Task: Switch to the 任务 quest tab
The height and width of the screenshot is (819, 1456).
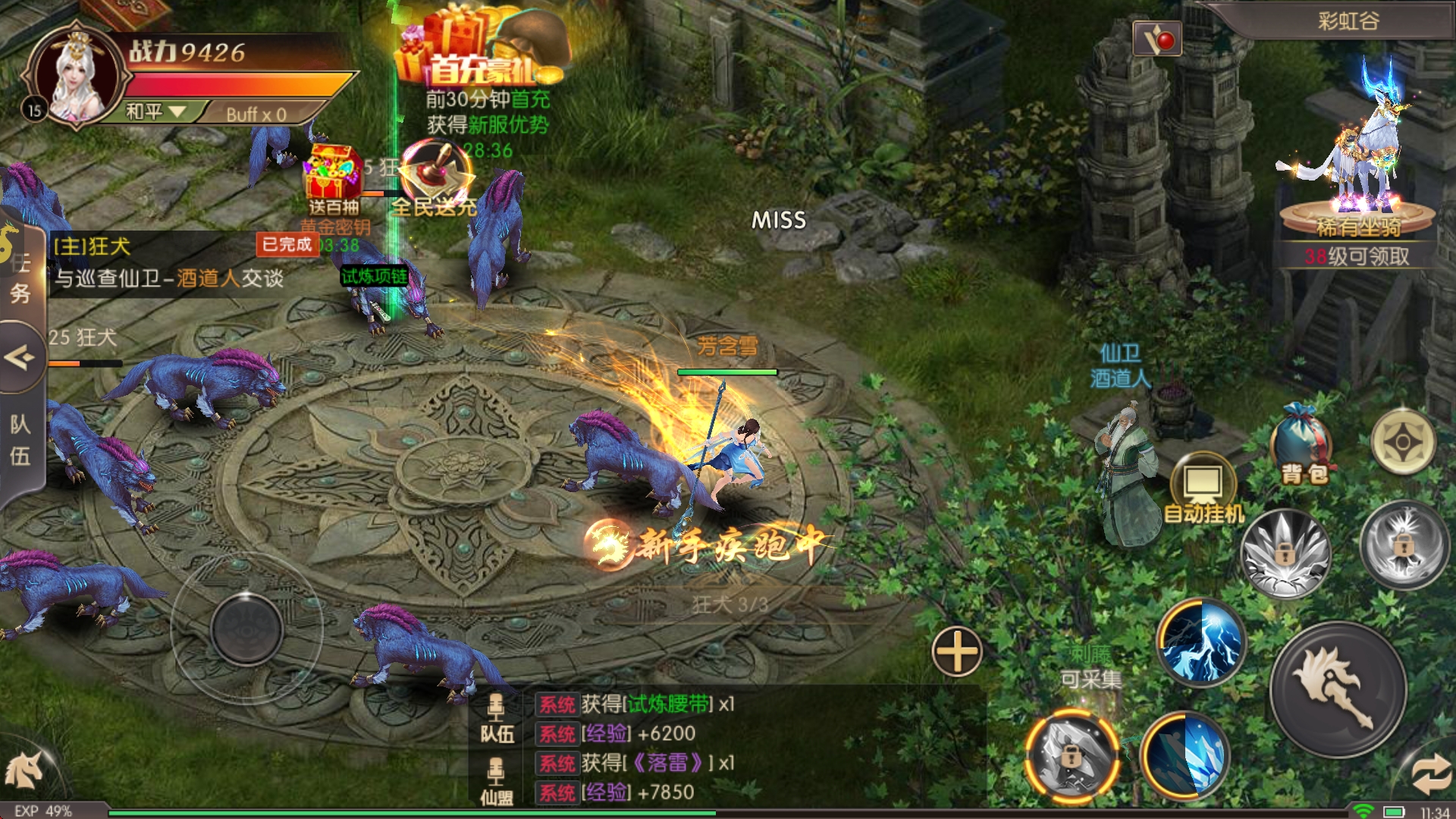Action: [x=20, y=278]
